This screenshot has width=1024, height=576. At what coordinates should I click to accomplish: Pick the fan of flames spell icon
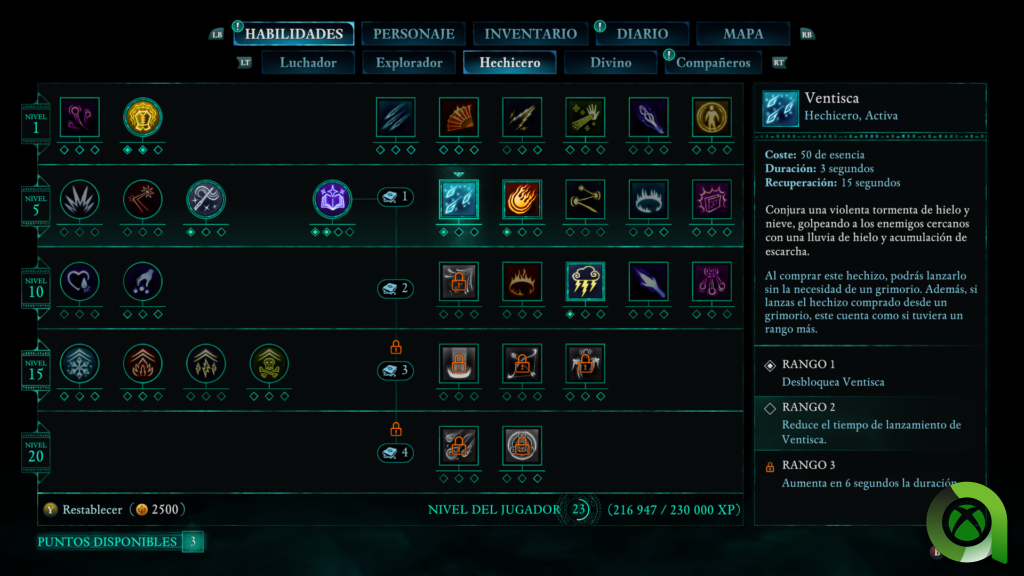(459, 117)
